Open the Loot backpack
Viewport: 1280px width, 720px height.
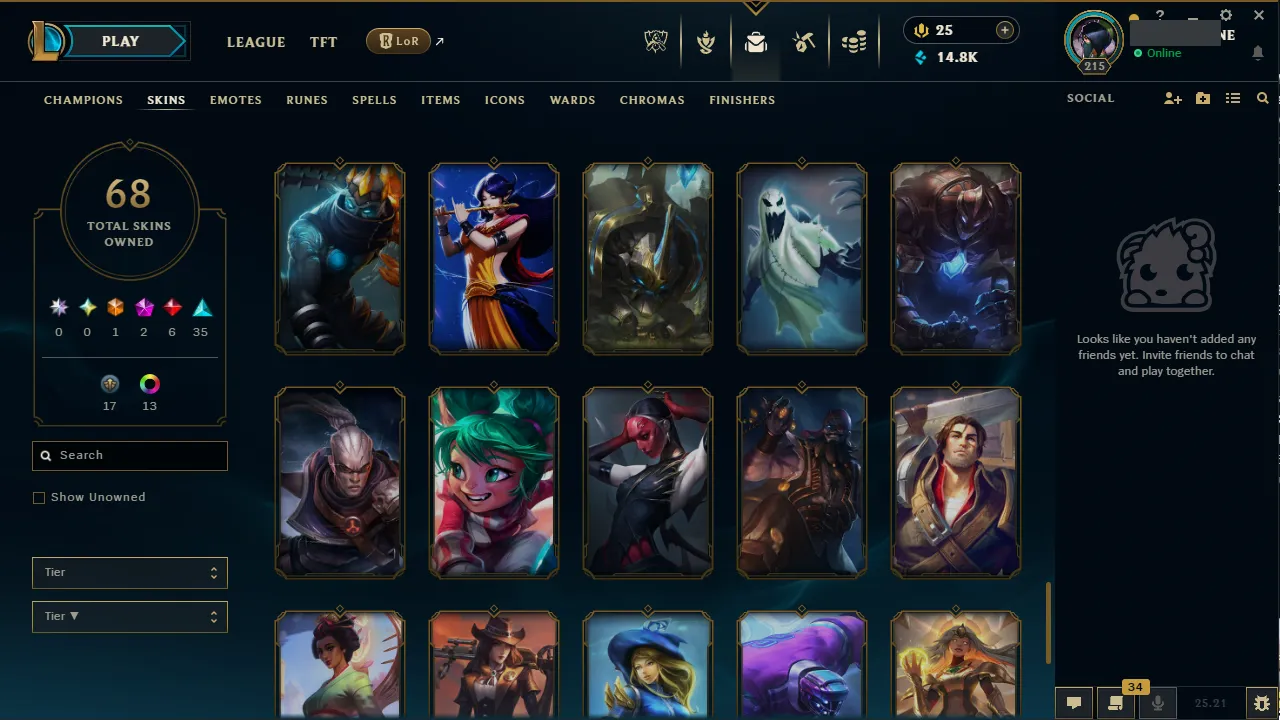pos(755,42)
